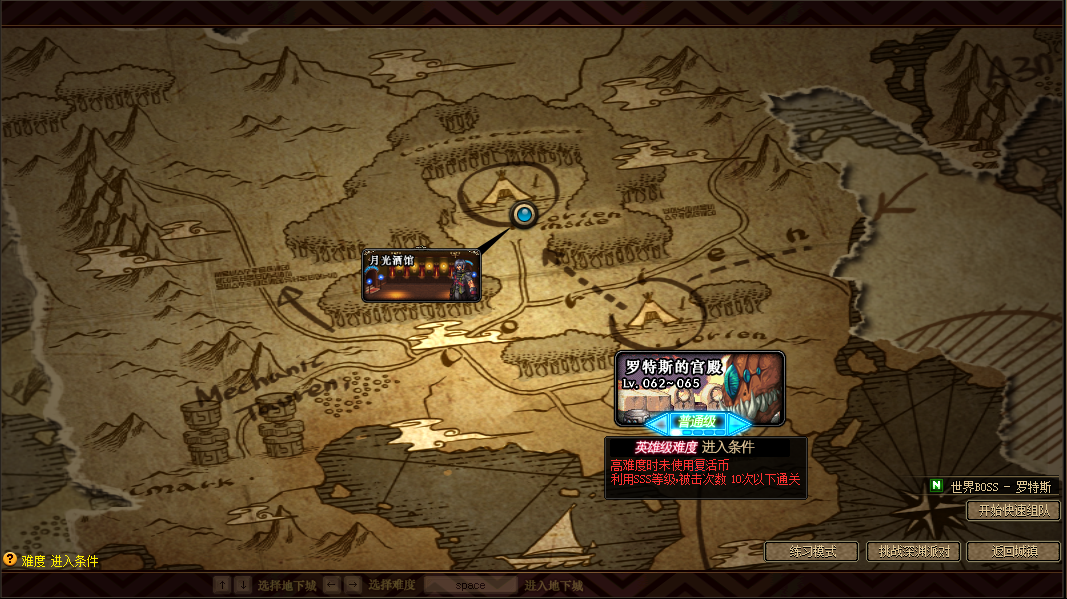Open the 难度 进入条件 help icon
Viewport: 1067px width, 599px height.
10,560
